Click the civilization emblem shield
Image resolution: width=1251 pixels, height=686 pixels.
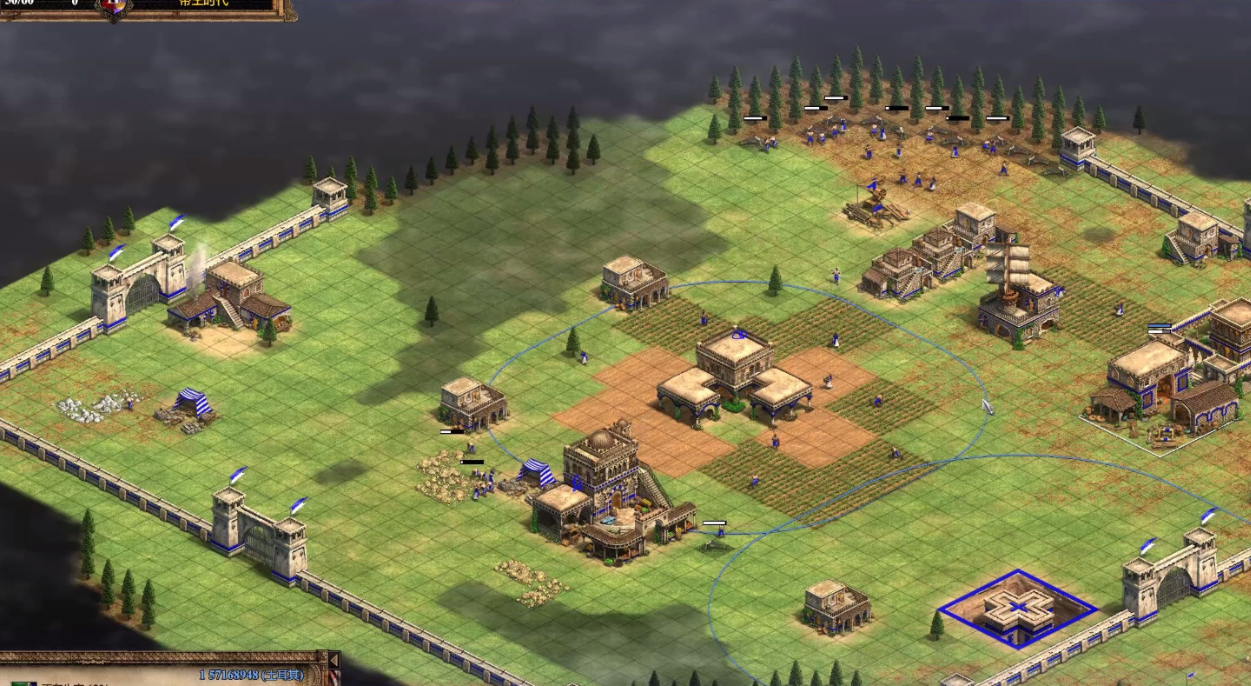point(114,6)
